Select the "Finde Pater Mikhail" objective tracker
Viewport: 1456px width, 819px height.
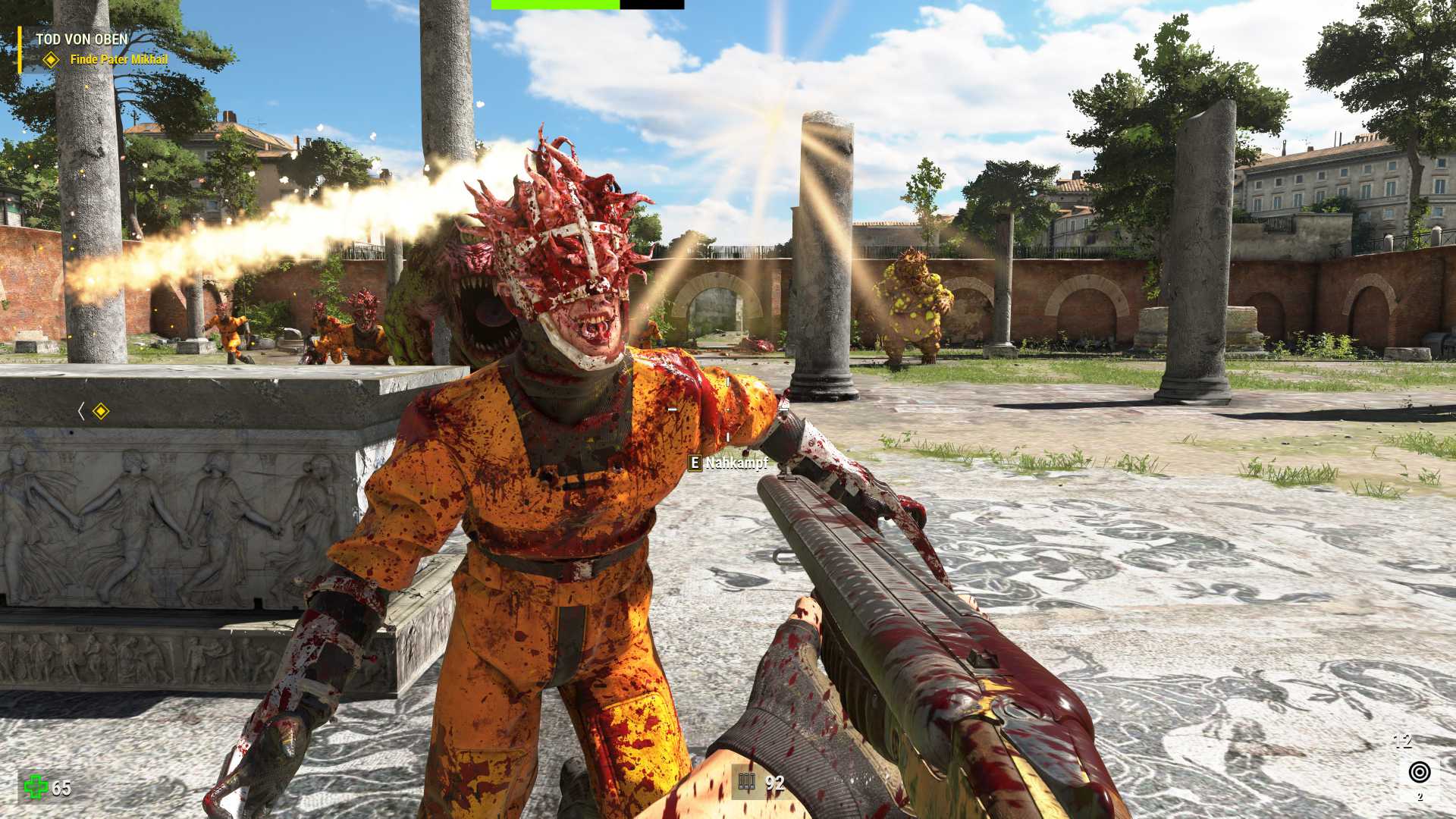tap(118, 59)
